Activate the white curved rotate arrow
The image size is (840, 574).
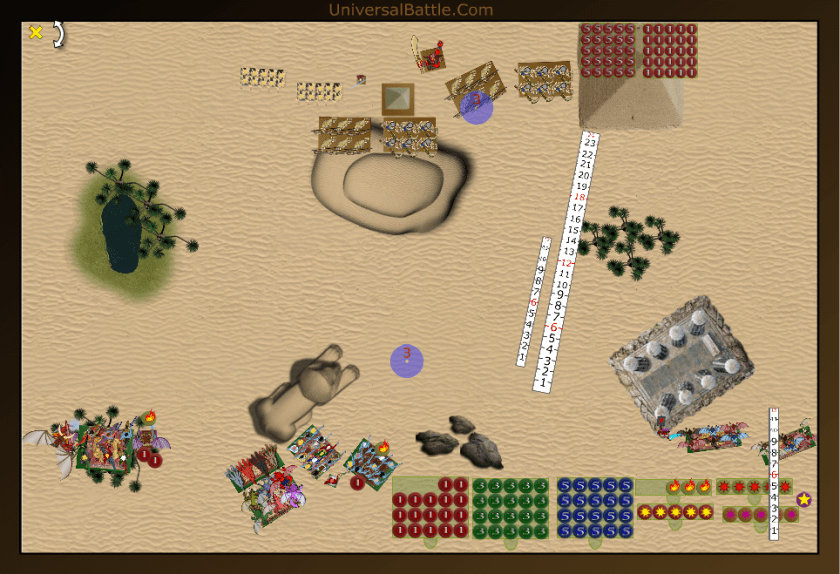[x=58, y=35]
